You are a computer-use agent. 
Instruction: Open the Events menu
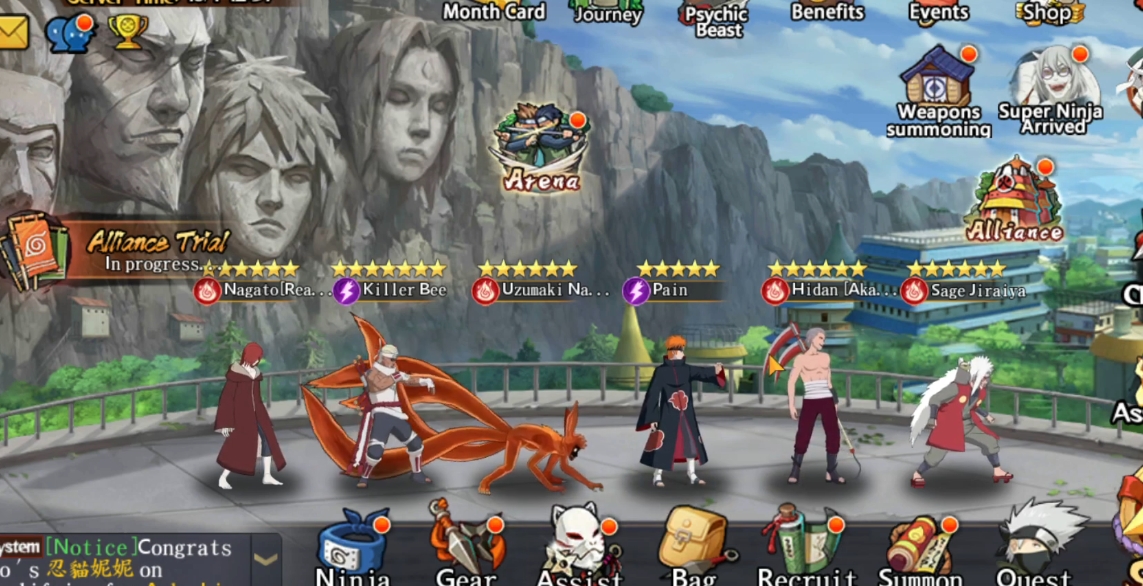pos(938,12)
